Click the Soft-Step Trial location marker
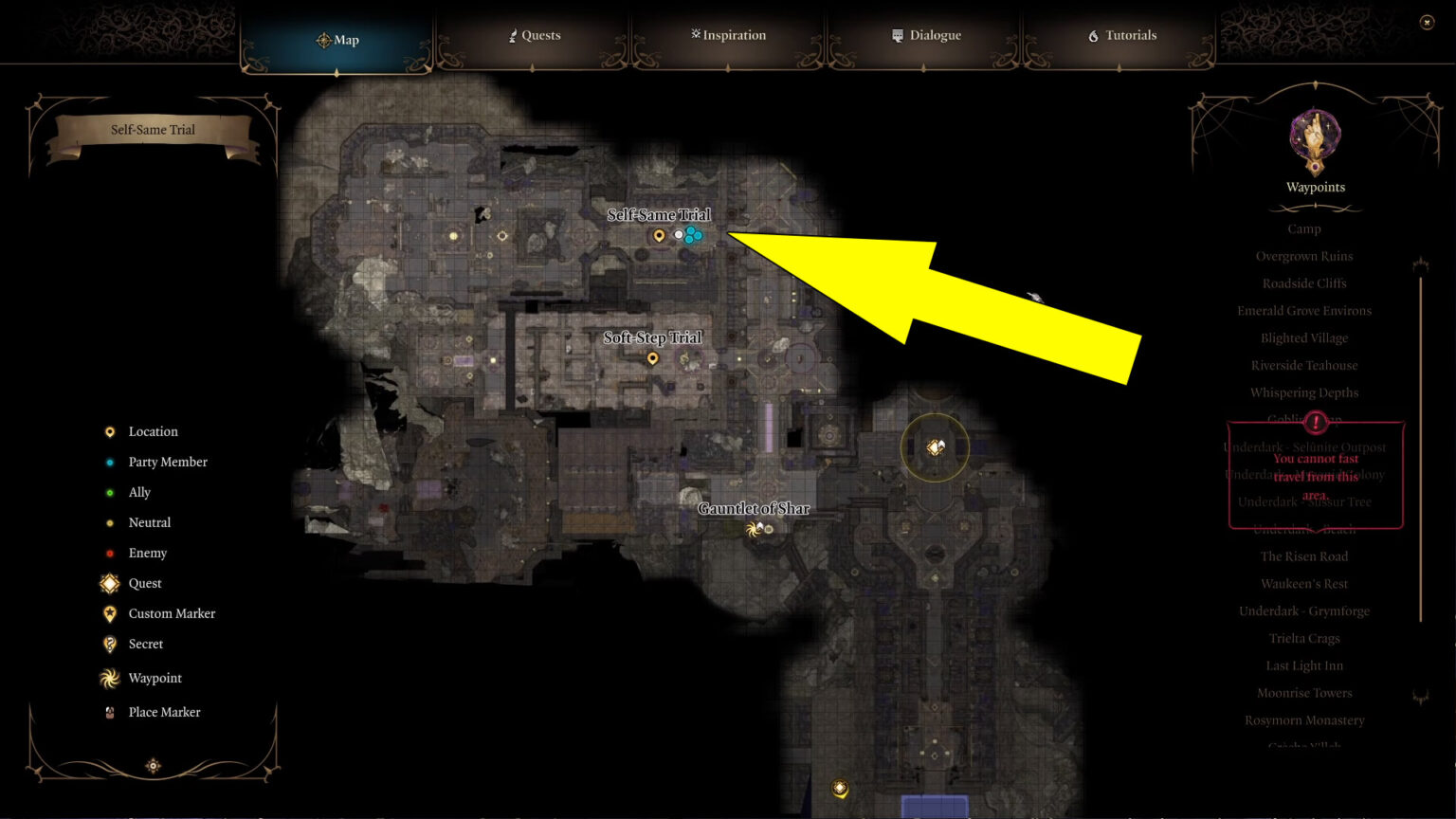 652,358
